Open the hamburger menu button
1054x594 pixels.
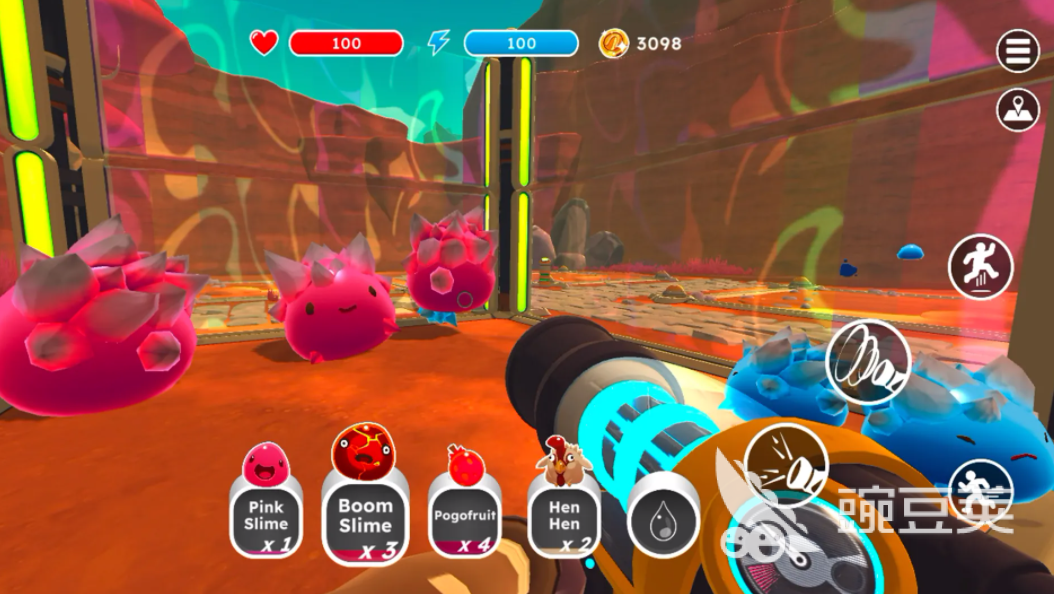(1018, 51)
